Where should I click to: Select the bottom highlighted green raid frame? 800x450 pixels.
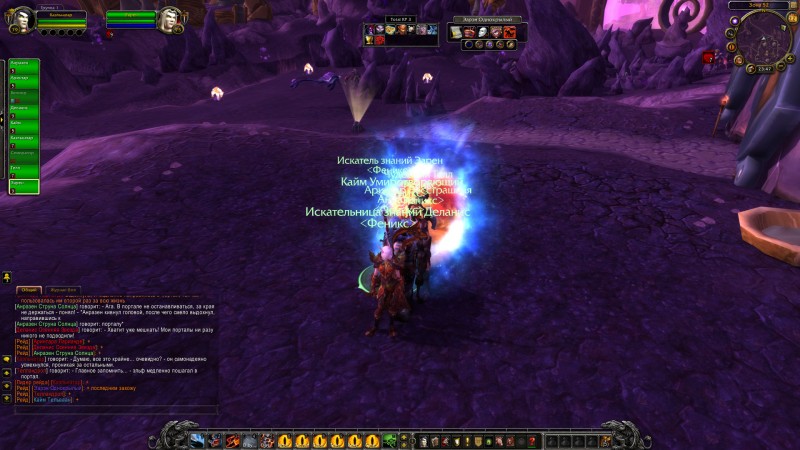24,186
